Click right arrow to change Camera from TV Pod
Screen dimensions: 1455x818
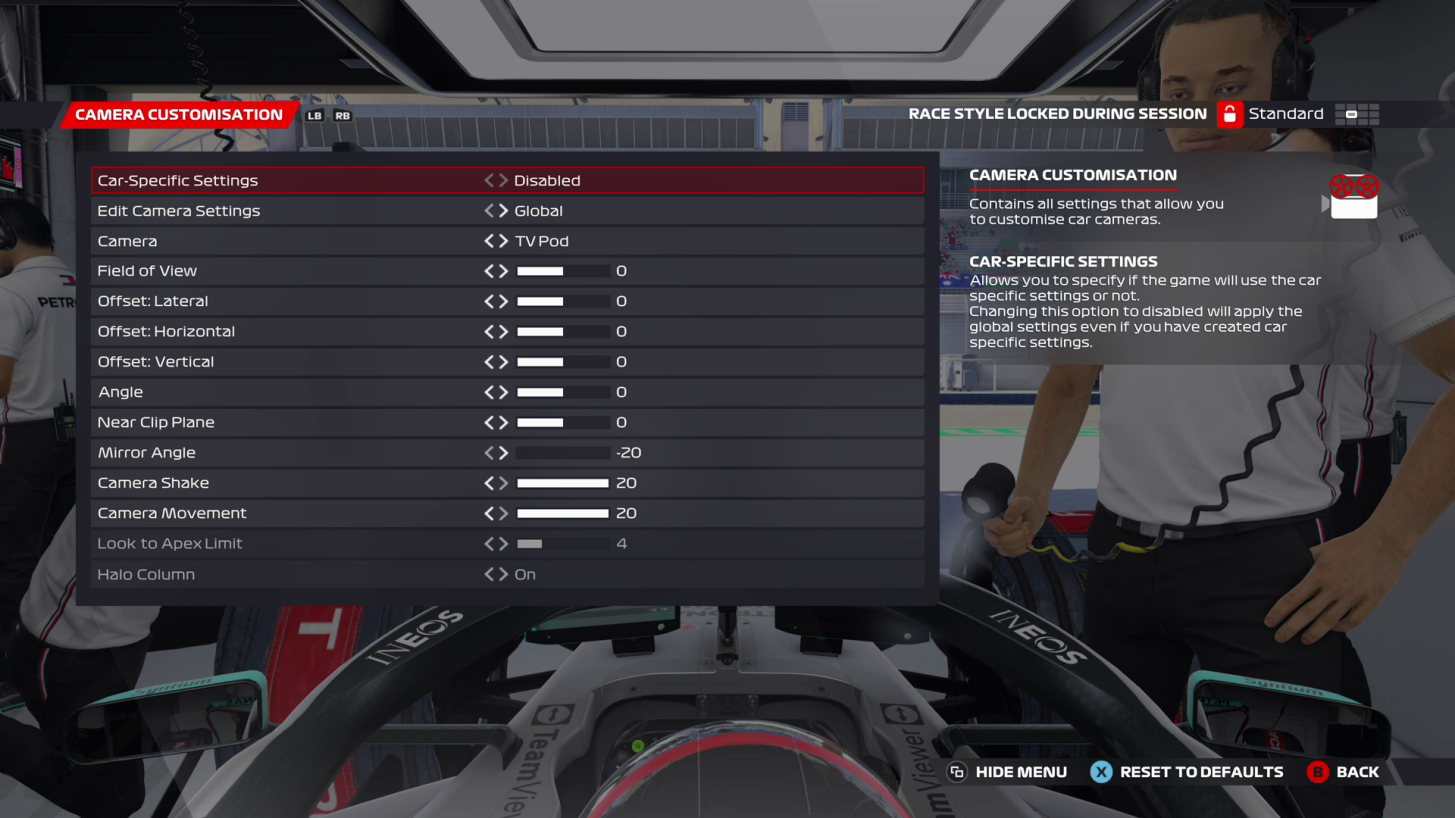click(x=503, y=240)
